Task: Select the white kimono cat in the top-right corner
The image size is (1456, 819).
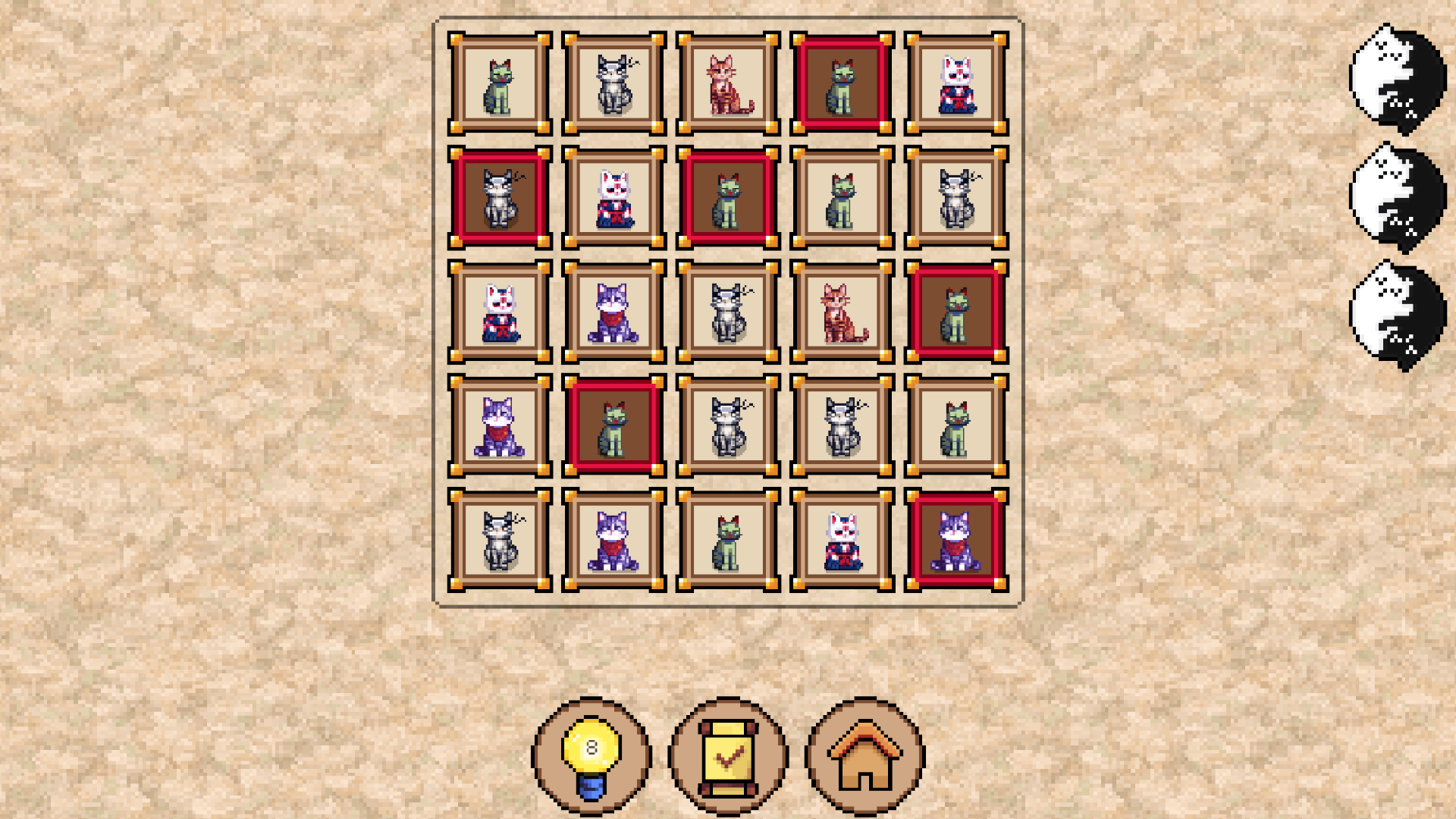Action: 954,83
